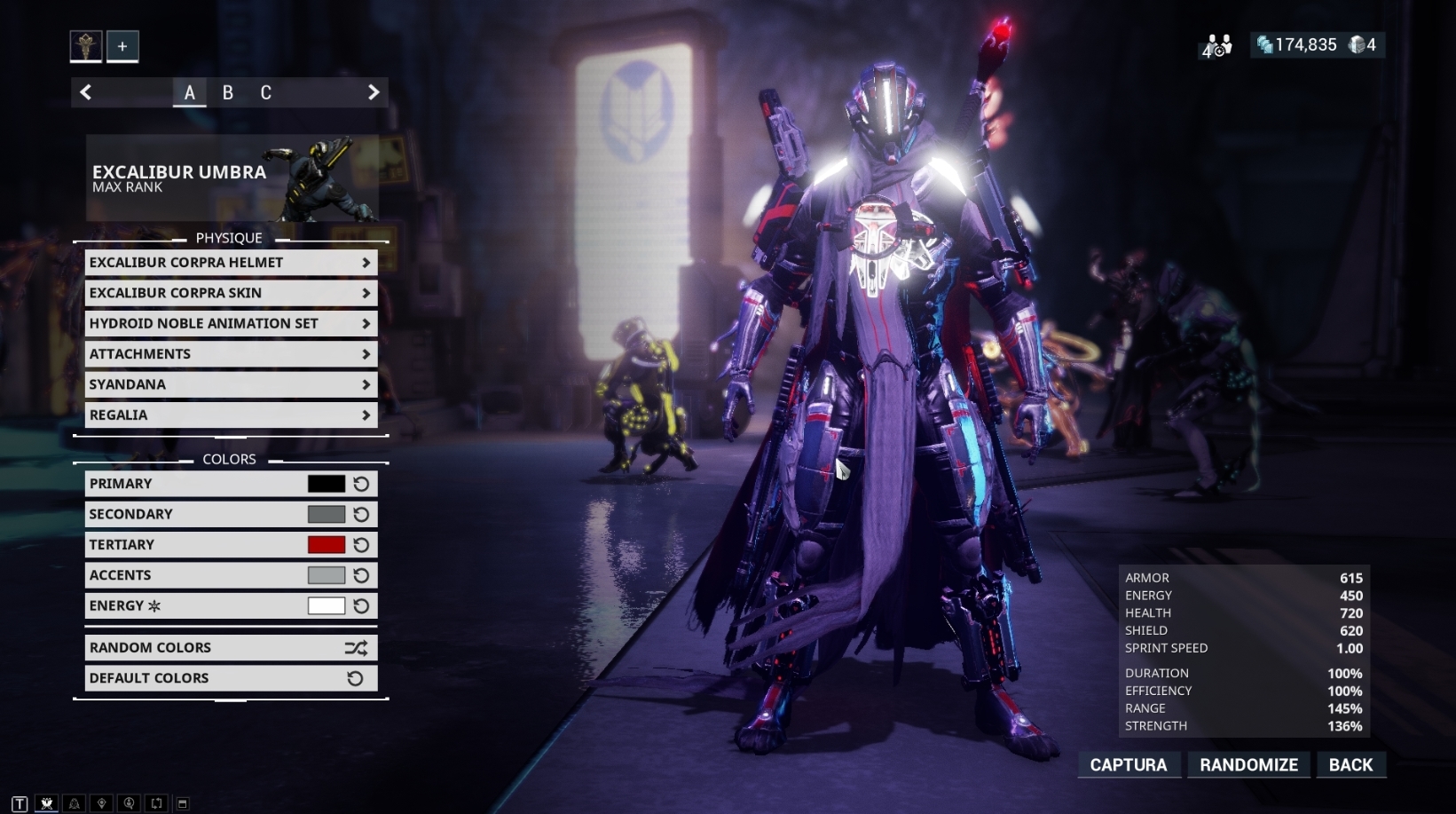This screenshot has width=1456, height=814.
Task: Pick the black Primary color swatch
Action: (326, 484)
